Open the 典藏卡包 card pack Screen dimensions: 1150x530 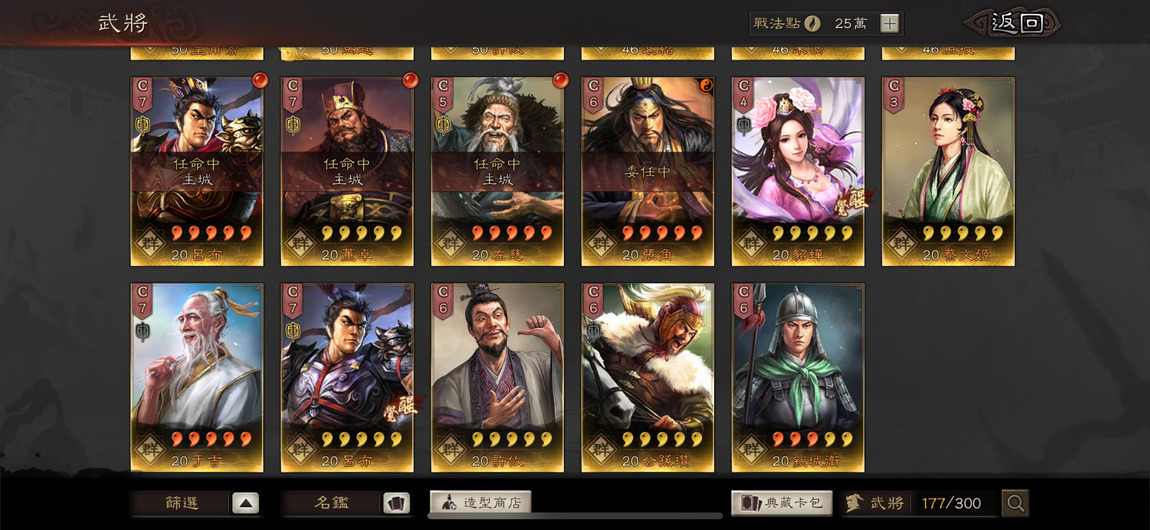pyautogui.click(x=781, y=503)
